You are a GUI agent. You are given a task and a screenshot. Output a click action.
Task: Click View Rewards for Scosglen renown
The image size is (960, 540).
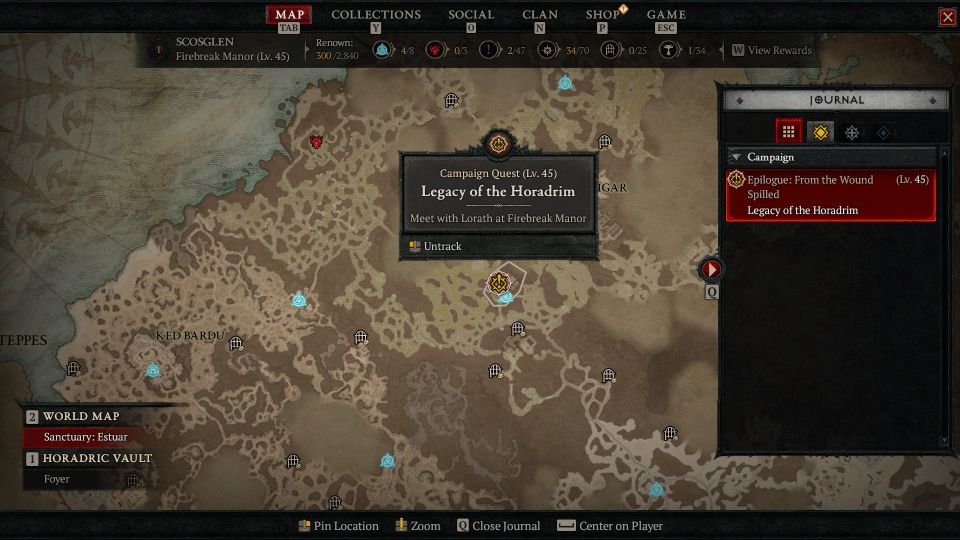[772, 50]
